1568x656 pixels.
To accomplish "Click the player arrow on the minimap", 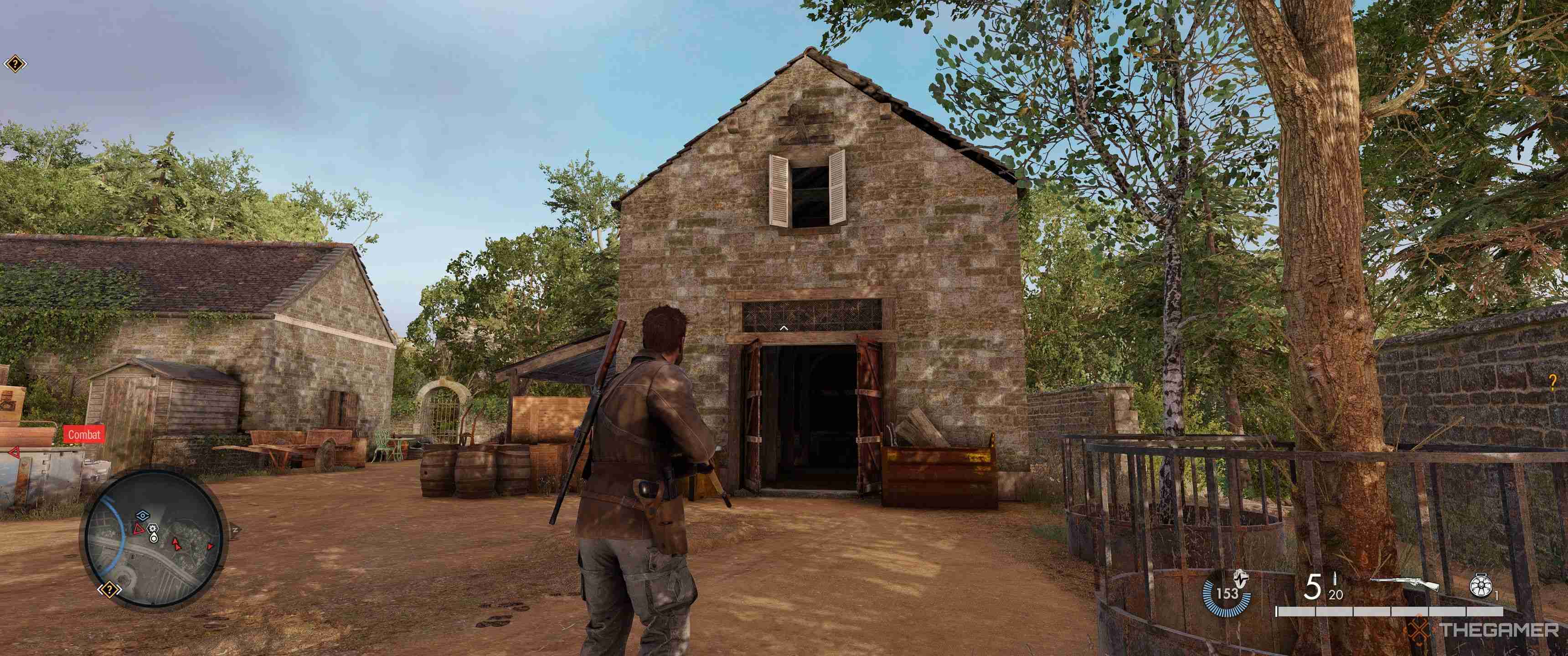I will (x=155, y=539).
